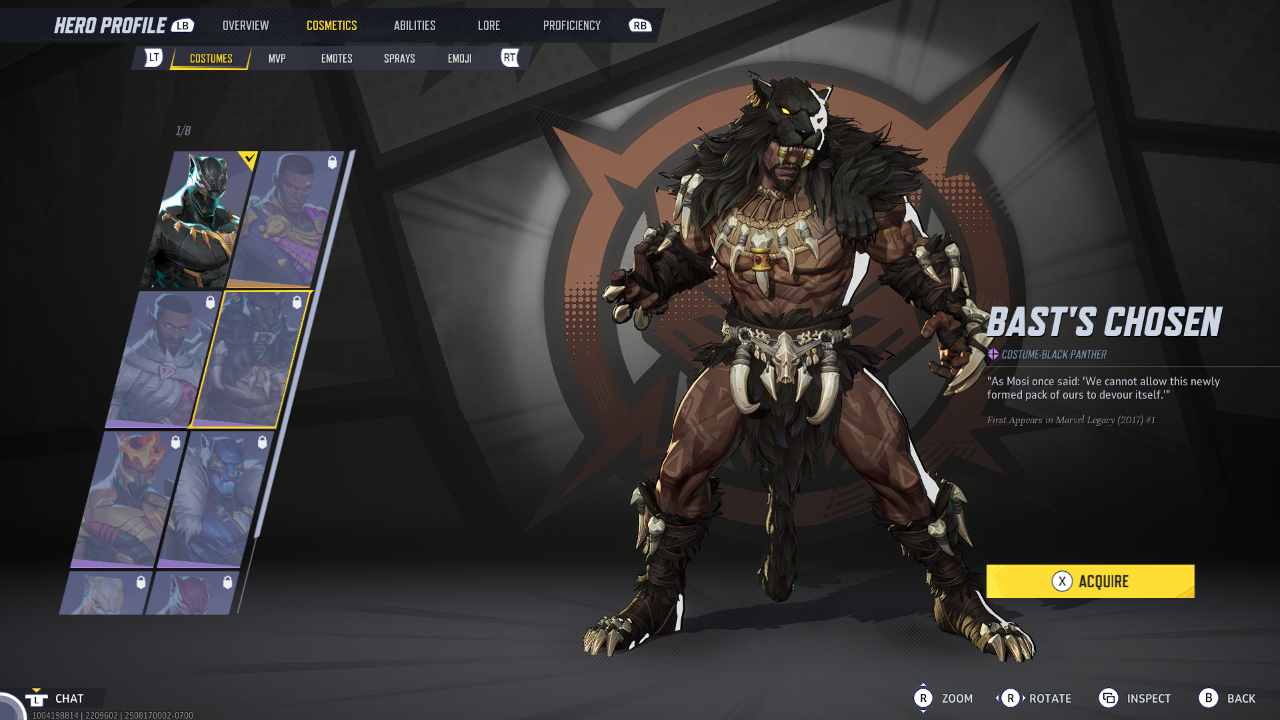
Task: Select the locked unmasked purple-and-gold costume
Action: (x=288, y=220)
